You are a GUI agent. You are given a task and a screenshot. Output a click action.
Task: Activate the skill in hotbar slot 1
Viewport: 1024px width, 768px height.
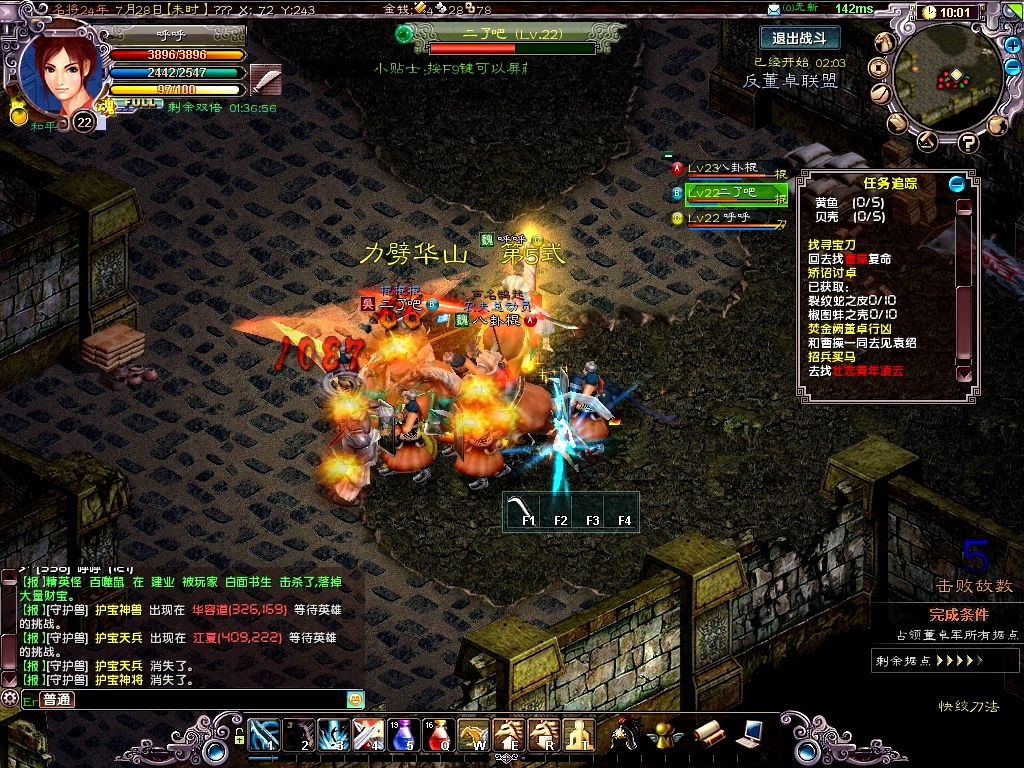(264, 734)
